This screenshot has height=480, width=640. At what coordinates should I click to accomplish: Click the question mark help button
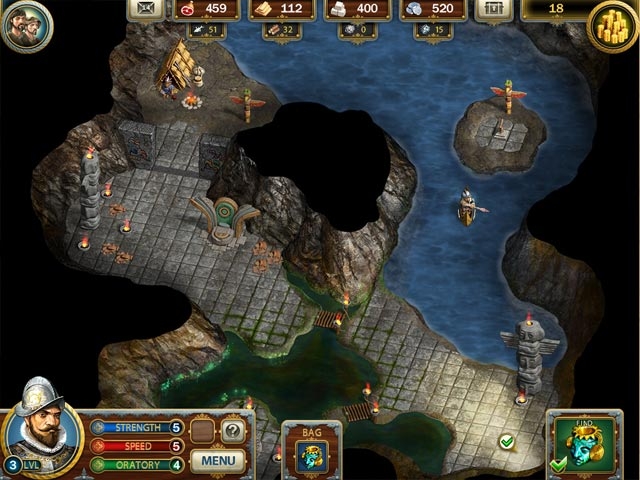point(232,431)
